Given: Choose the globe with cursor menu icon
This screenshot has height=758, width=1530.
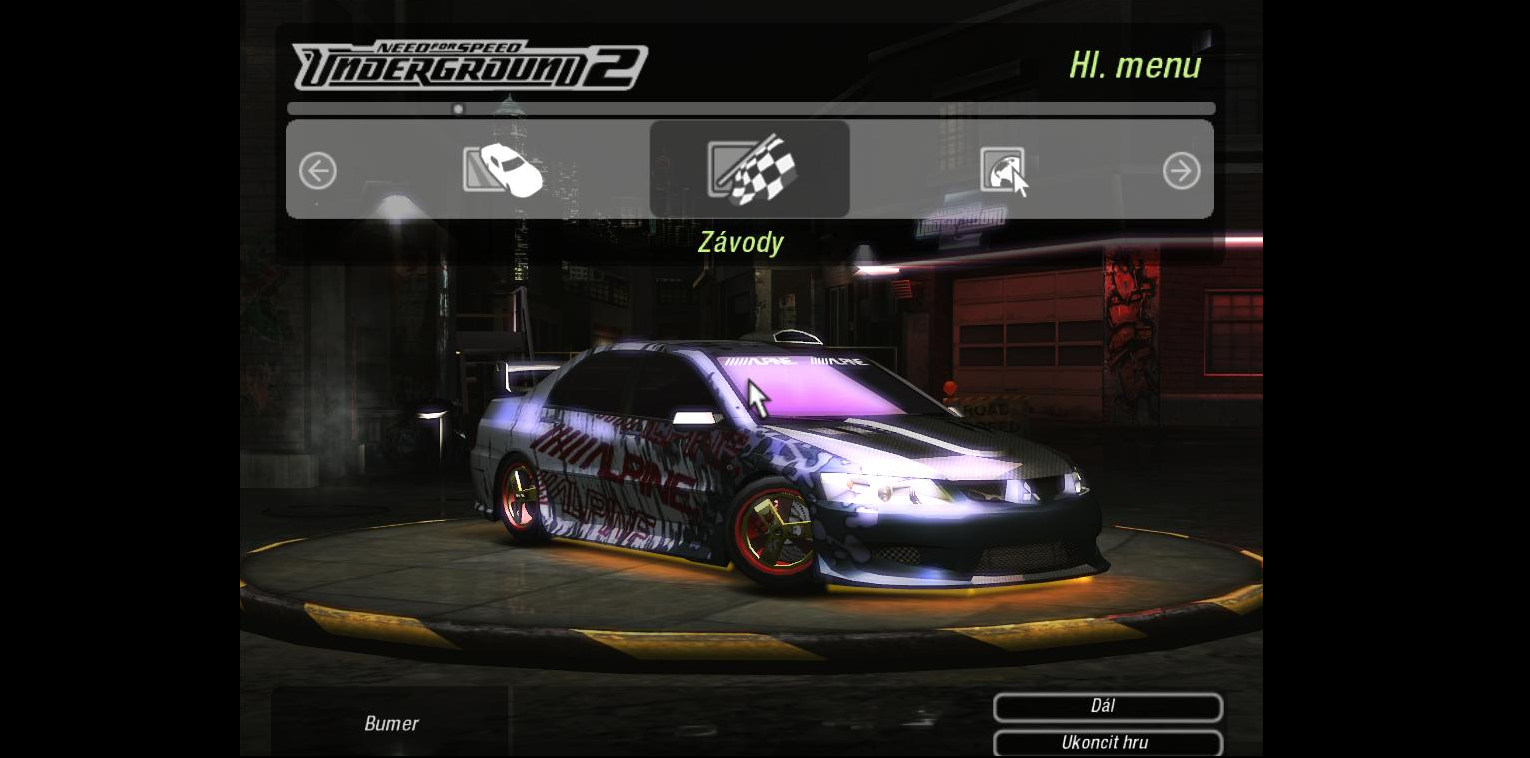Looking at the screenshot, I should coord(1004,171).
